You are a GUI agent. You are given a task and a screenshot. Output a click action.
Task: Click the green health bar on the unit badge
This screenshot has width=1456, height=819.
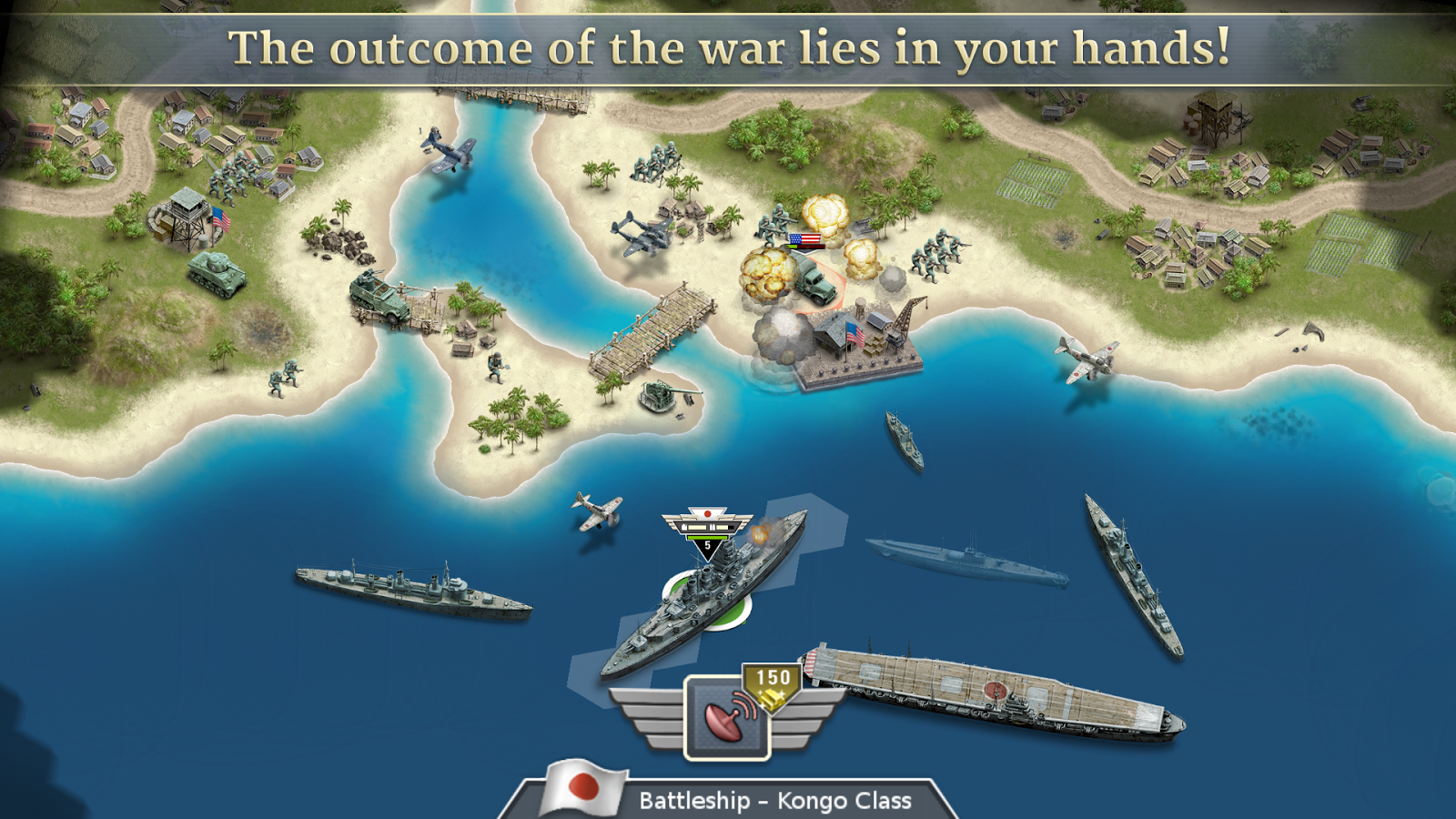point(705,537)
